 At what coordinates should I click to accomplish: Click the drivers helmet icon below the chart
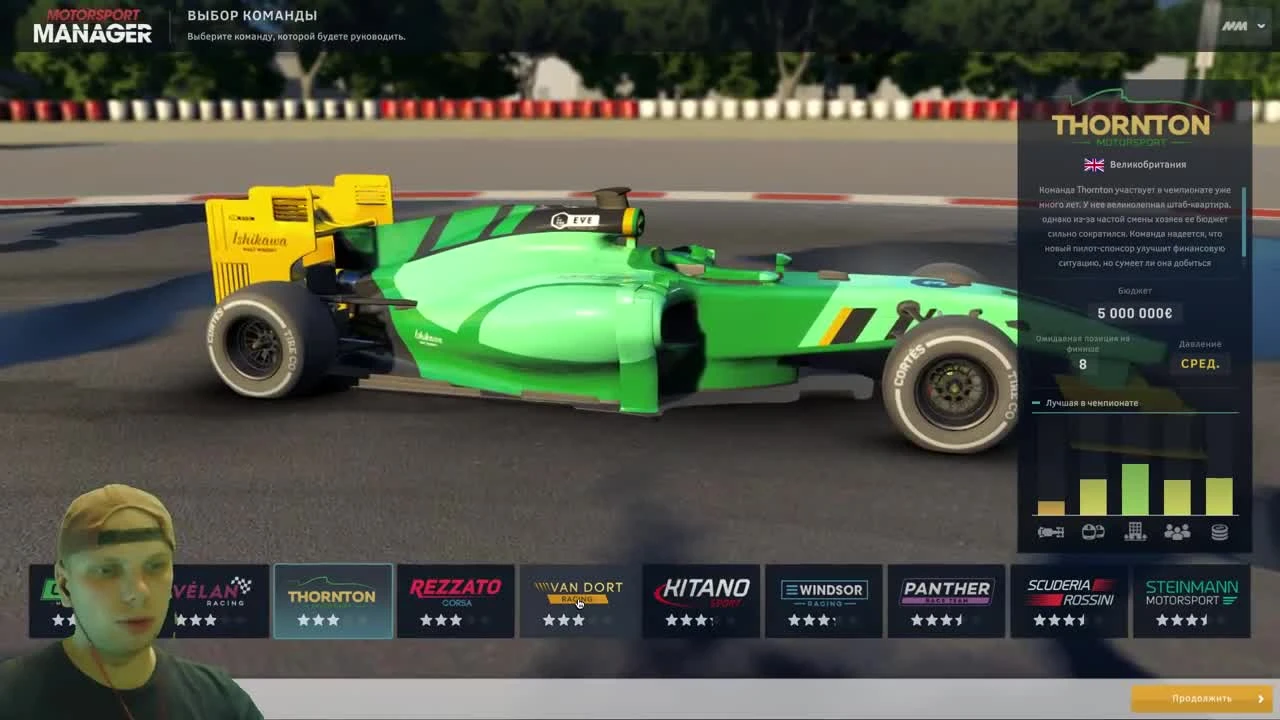point(1092,533)
